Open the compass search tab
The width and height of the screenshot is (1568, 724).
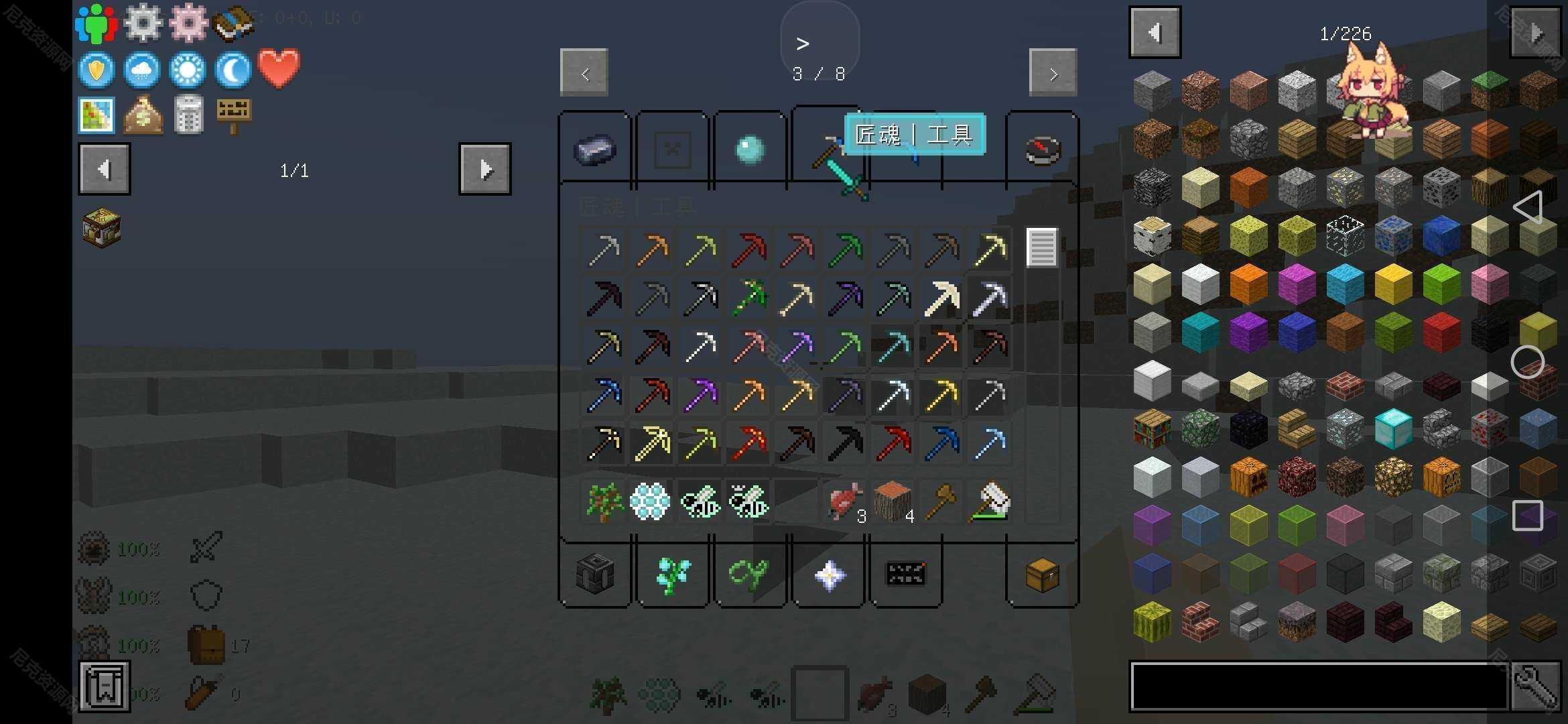(x=1043, y=149)
